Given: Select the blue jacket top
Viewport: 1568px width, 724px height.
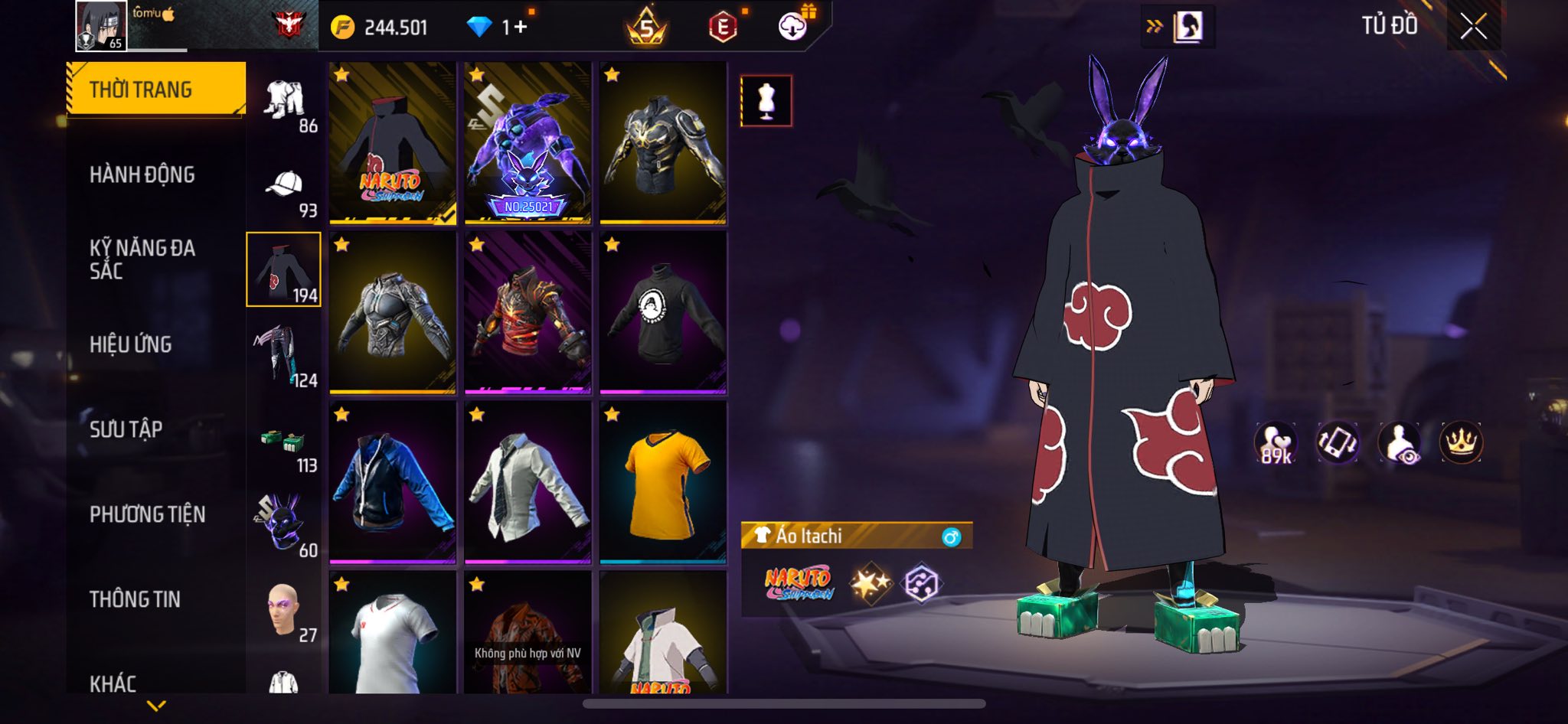Looking at the screenshot, I should pos(393,482).
